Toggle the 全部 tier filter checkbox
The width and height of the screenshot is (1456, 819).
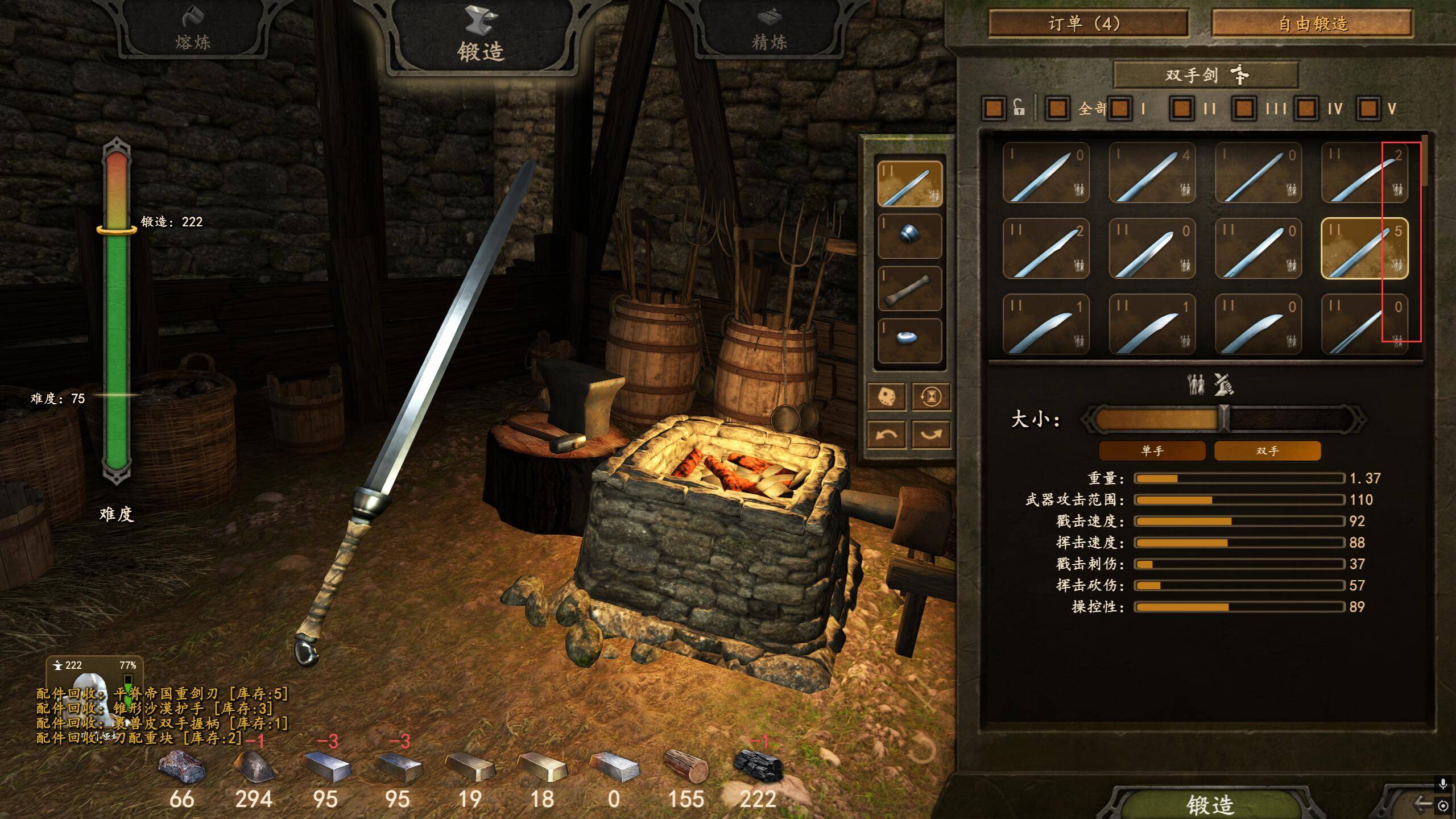coord(1057,108)
